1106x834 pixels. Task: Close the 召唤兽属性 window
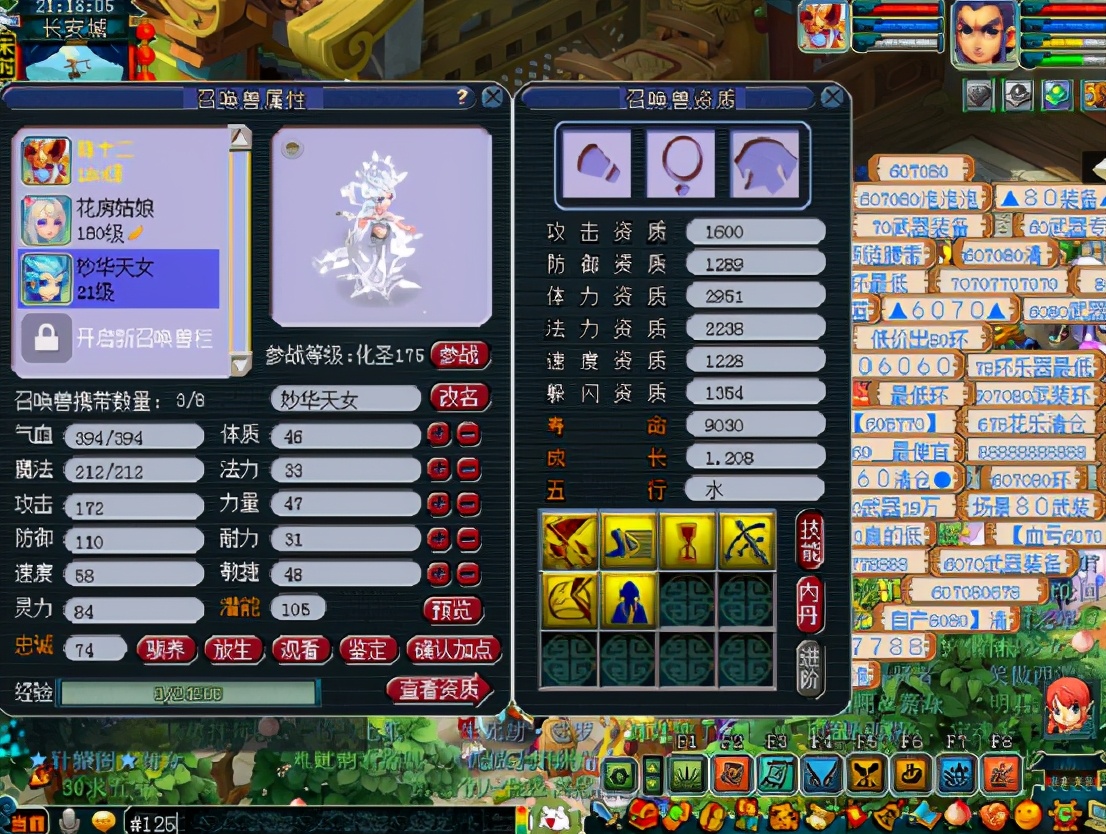point(492,97)
